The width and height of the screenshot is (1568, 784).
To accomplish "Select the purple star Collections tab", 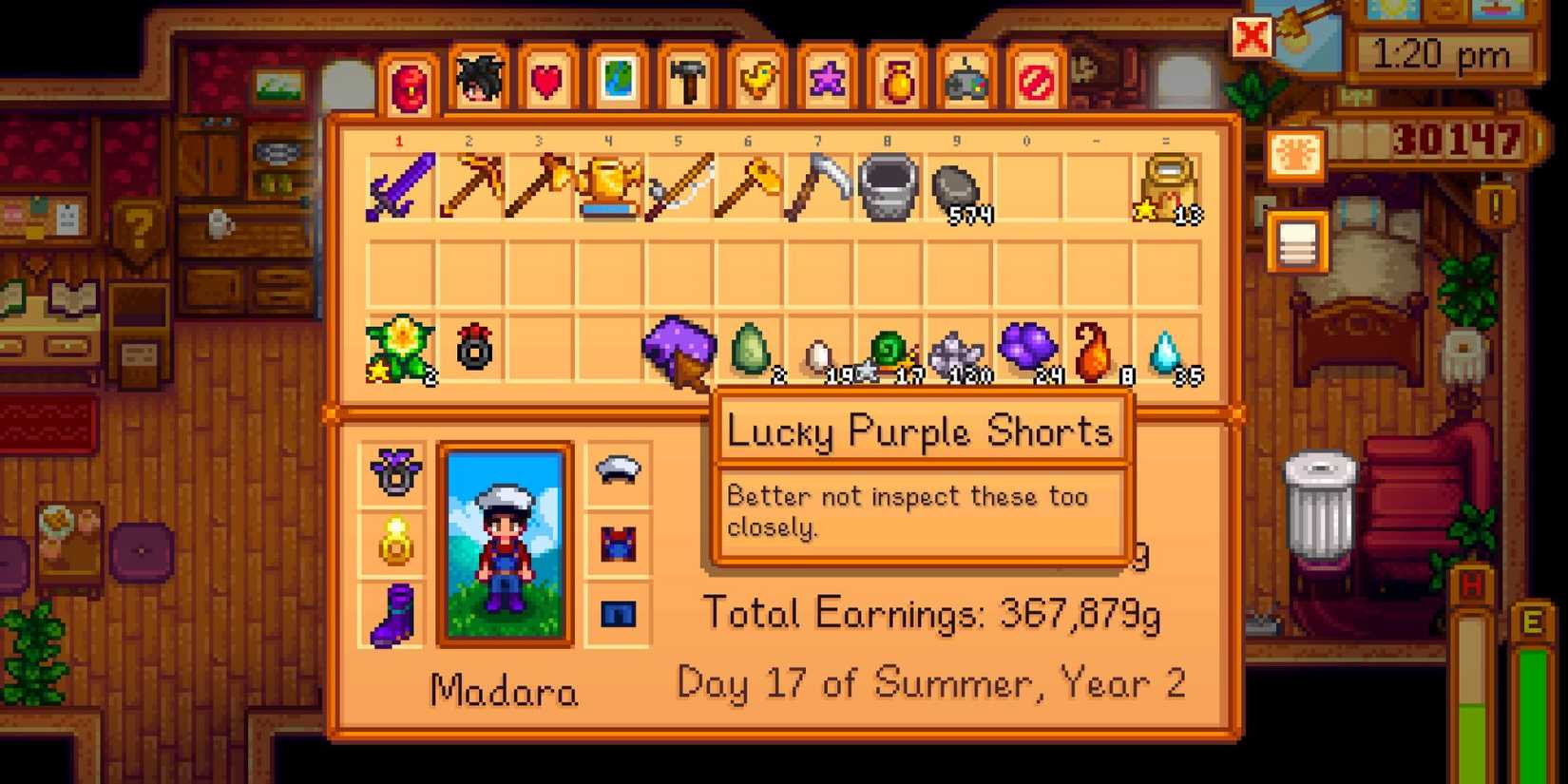I will point(825,81).
